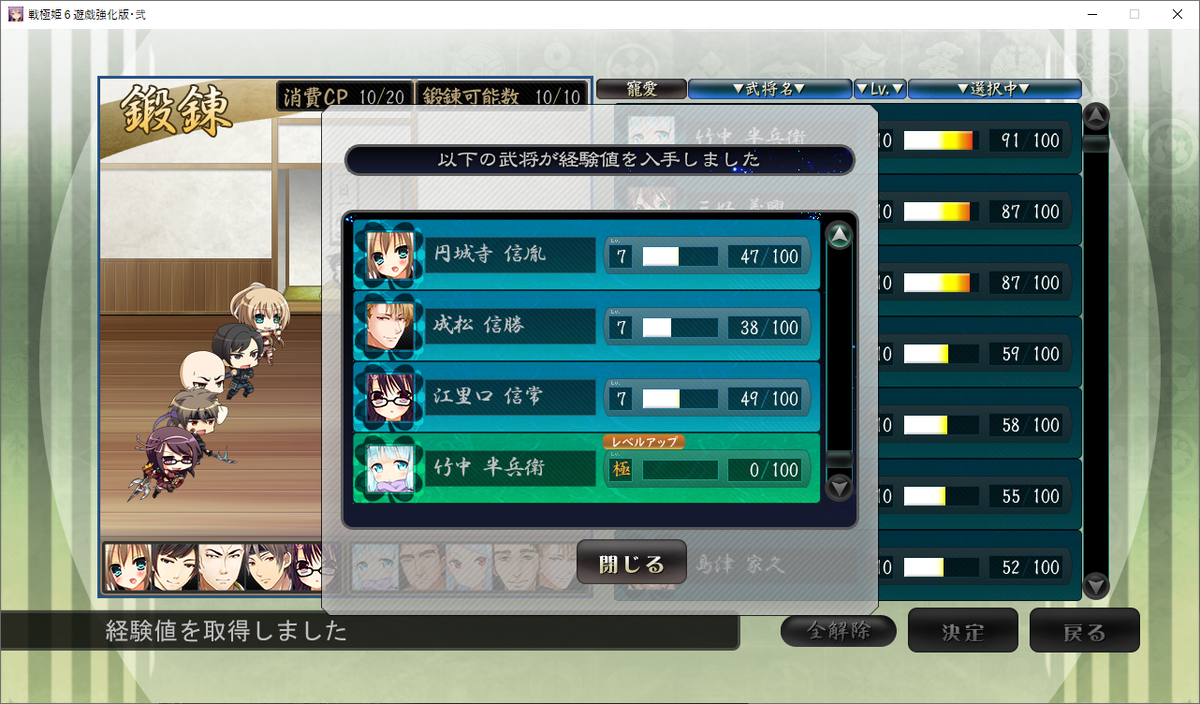
Task: Go back with the 戻る button
Action: coord(1084,631)
